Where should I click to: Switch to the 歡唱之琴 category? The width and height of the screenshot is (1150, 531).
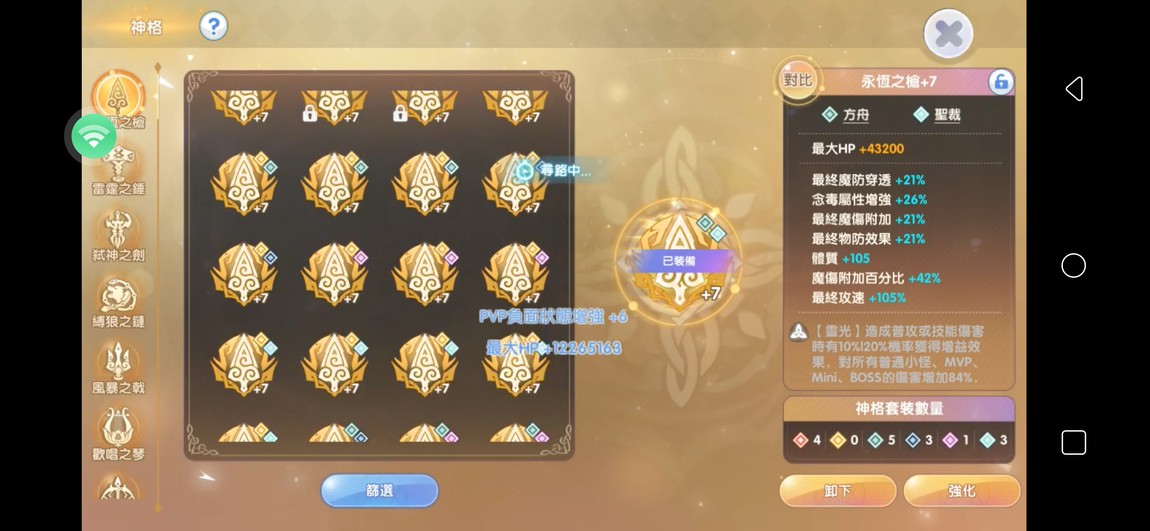[x=118, y=432]
